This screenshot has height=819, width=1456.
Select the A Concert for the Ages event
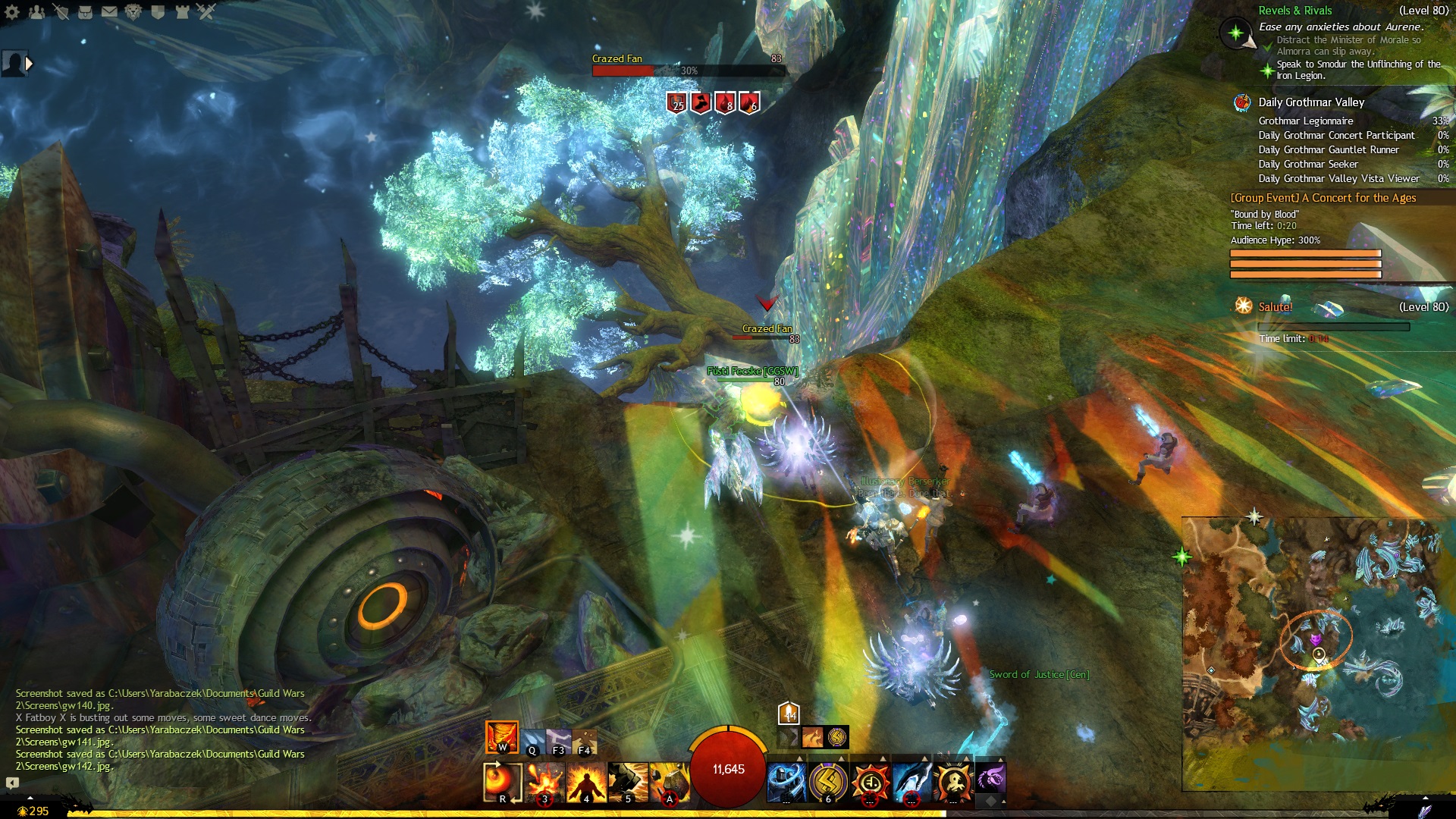[1323, 198]
